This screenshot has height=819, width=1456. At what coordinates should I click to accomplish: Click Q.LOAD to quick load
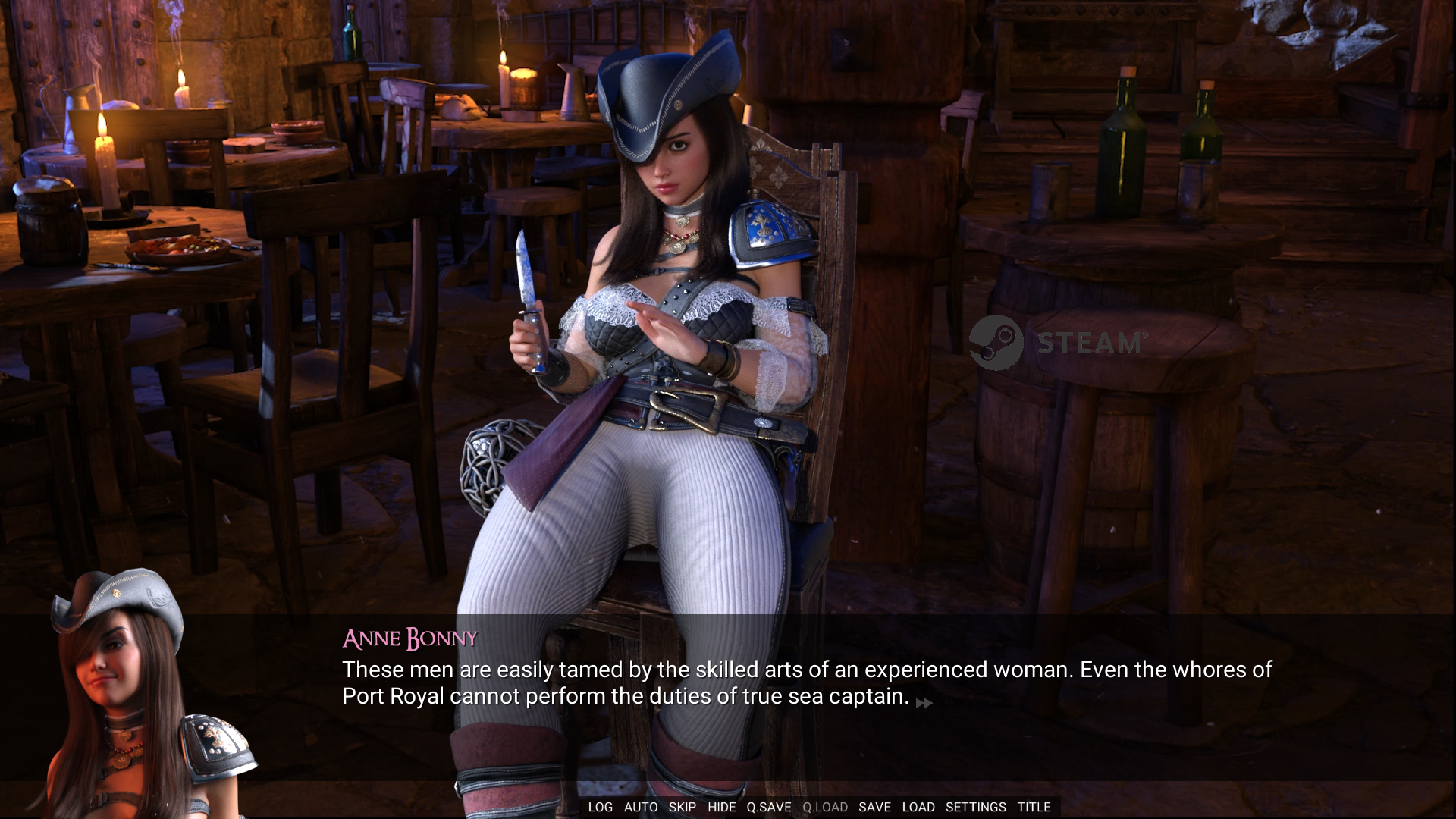[x=825, y=807]
